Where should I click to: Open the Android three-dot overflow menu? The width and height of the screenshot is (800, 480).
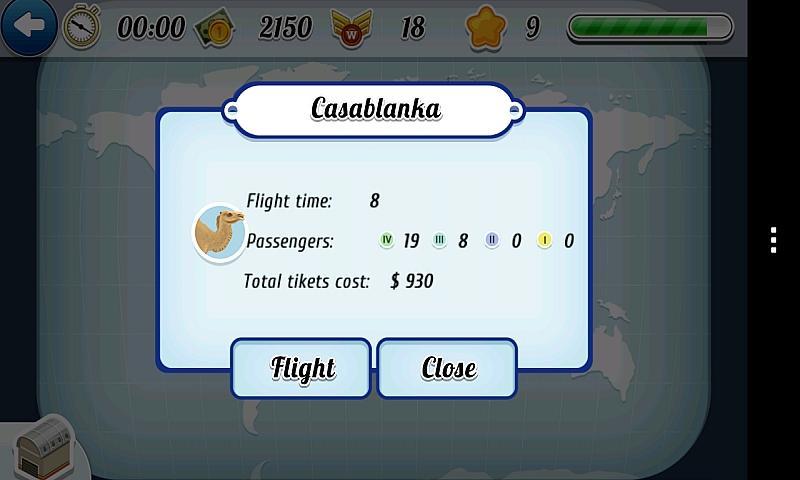click(x=773, y=240)
